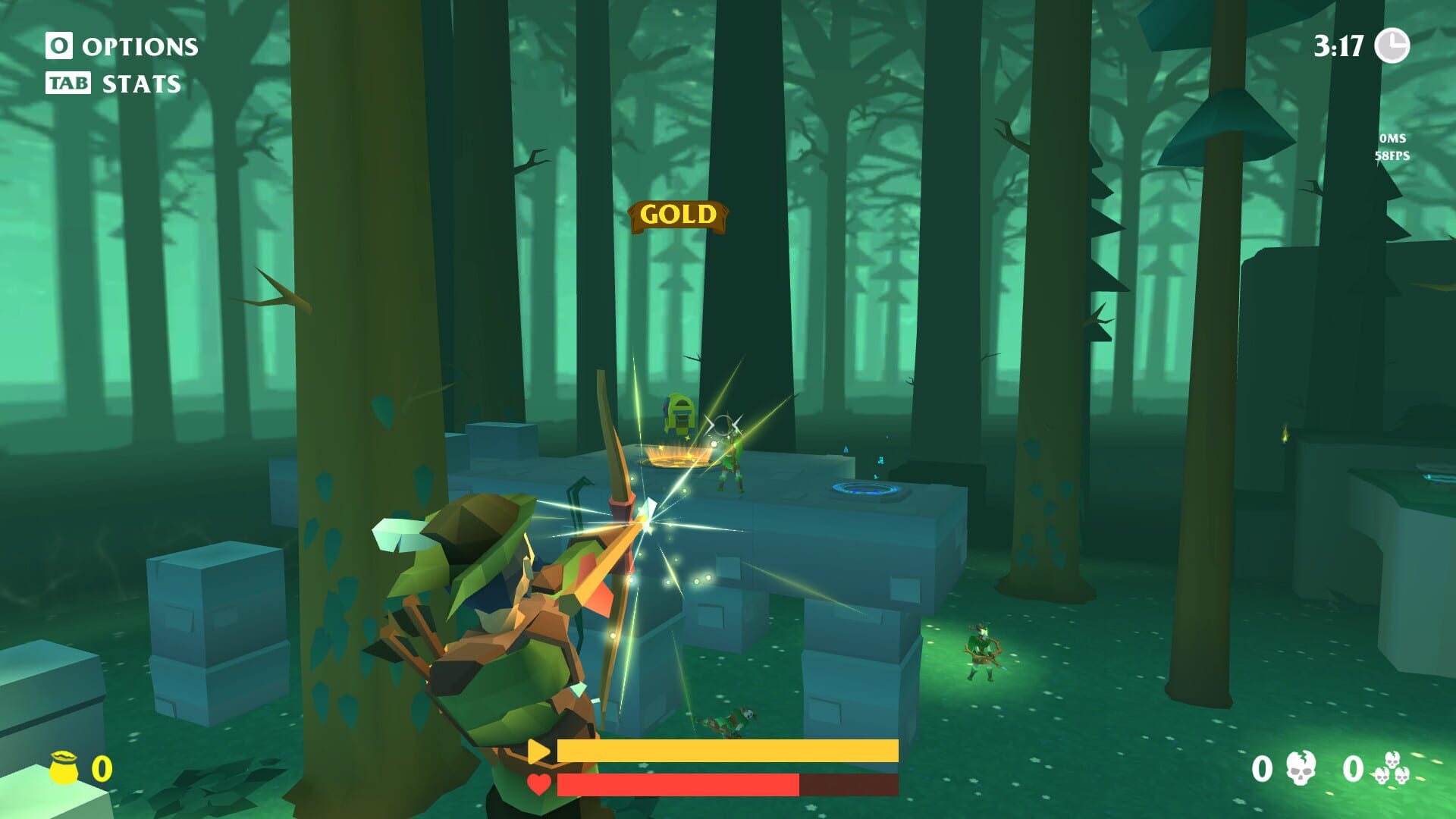
Task: Click the broken skull kill counter icon
Action: click(x=1299, y=768)
